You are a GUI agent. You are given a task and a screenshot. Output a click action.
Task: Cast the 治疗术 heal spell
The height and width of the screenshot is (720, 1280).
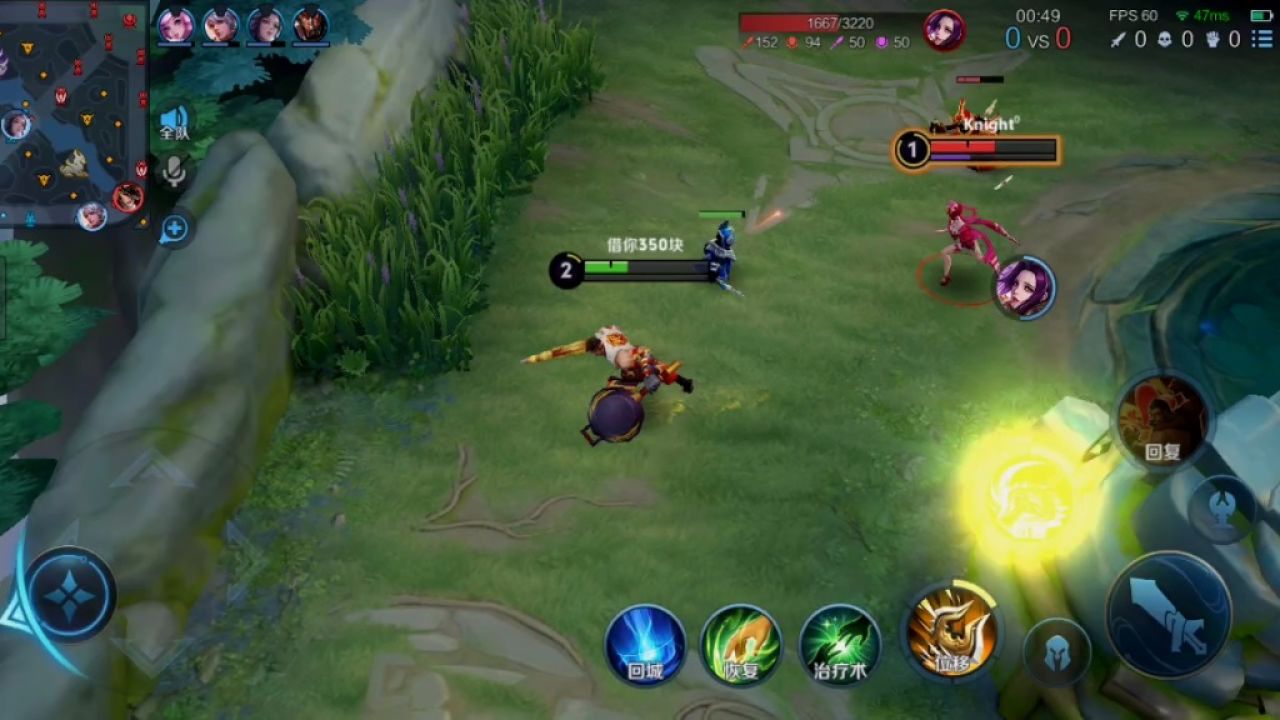[839, 644]
